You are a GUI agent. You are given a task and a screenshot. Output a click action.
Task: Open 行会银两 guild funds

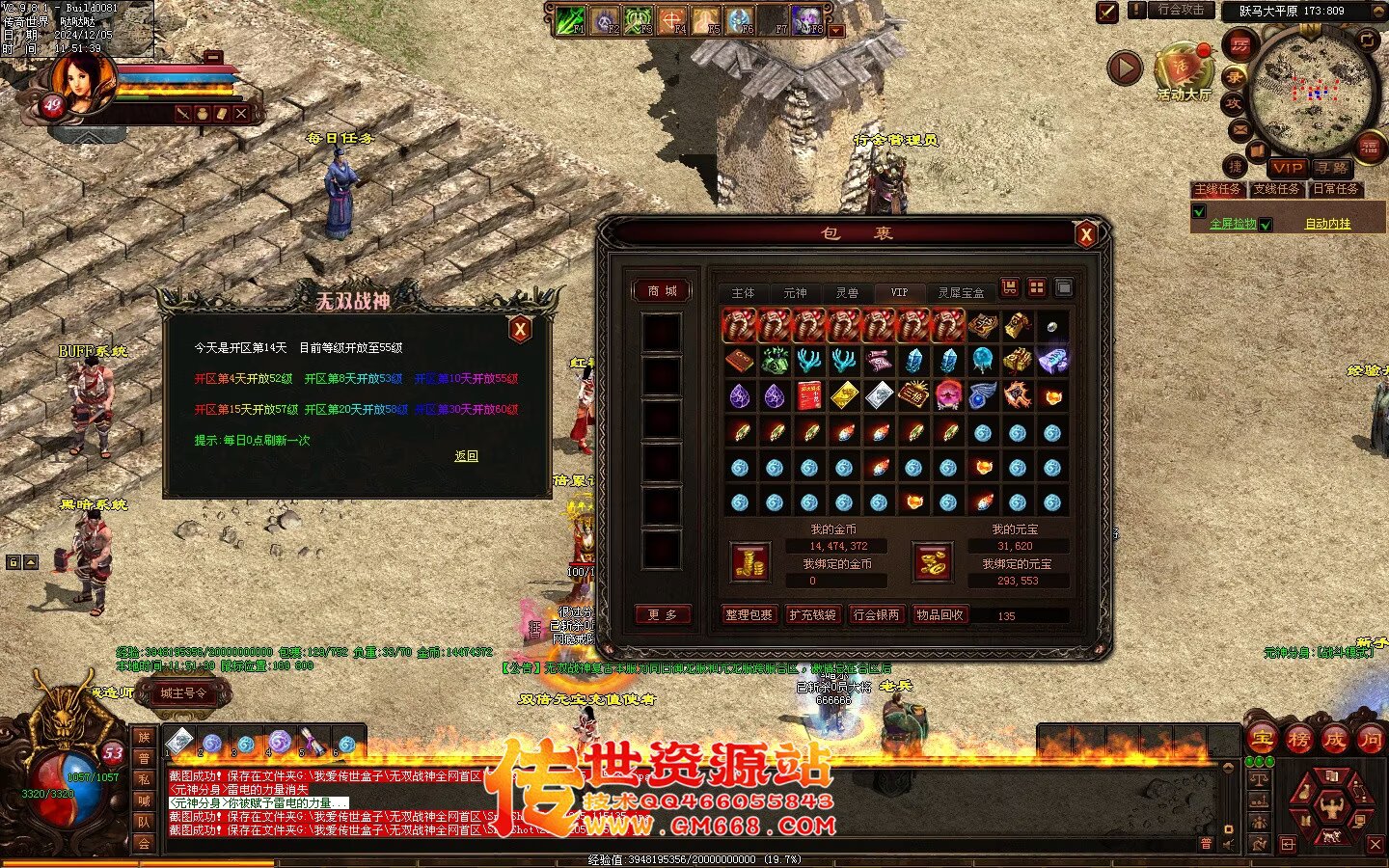[876, 614]
